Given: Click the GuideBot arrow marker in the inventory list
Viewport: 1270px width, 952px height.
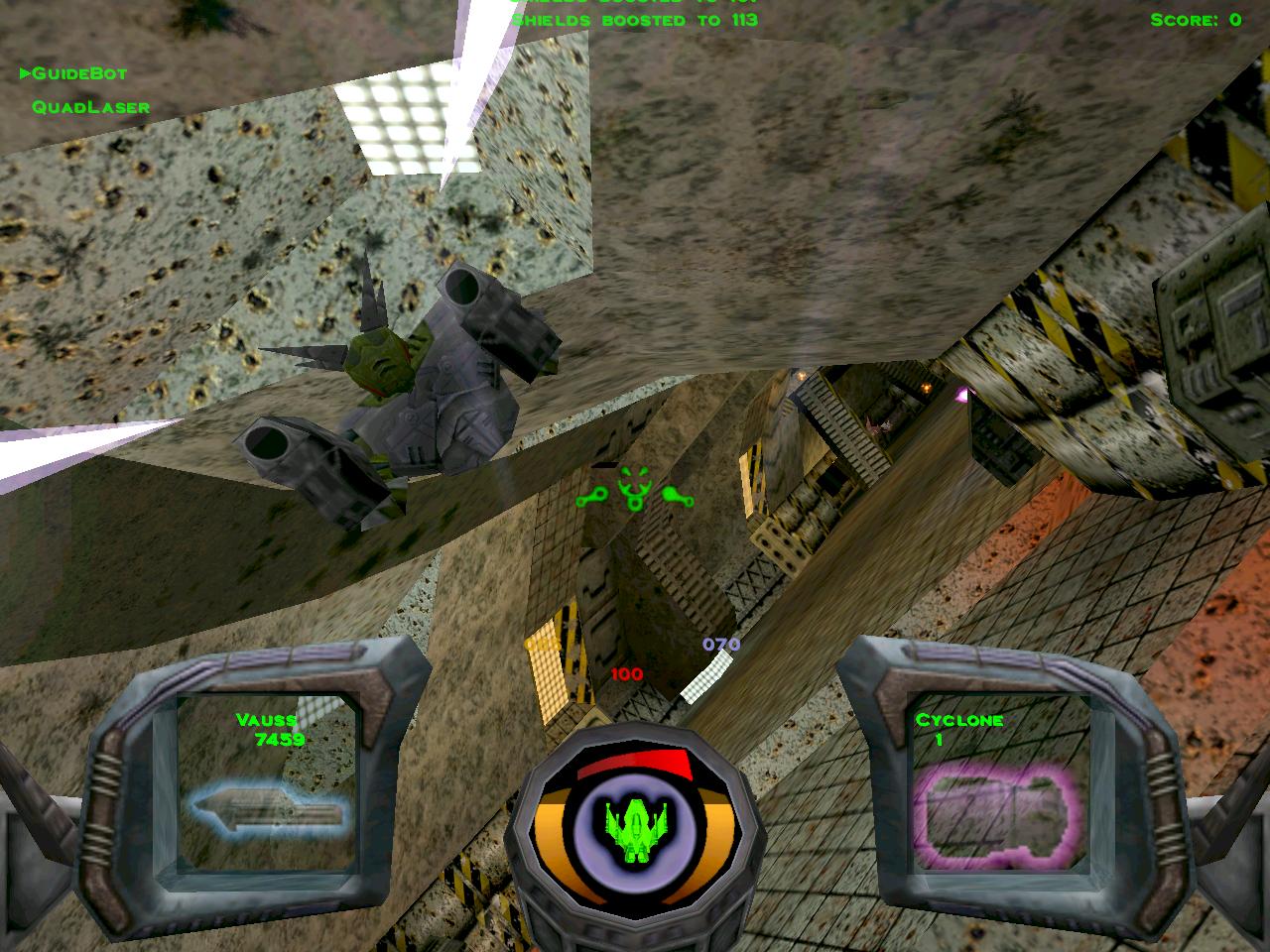Looking at the screenshot, I should coord(24,72).
